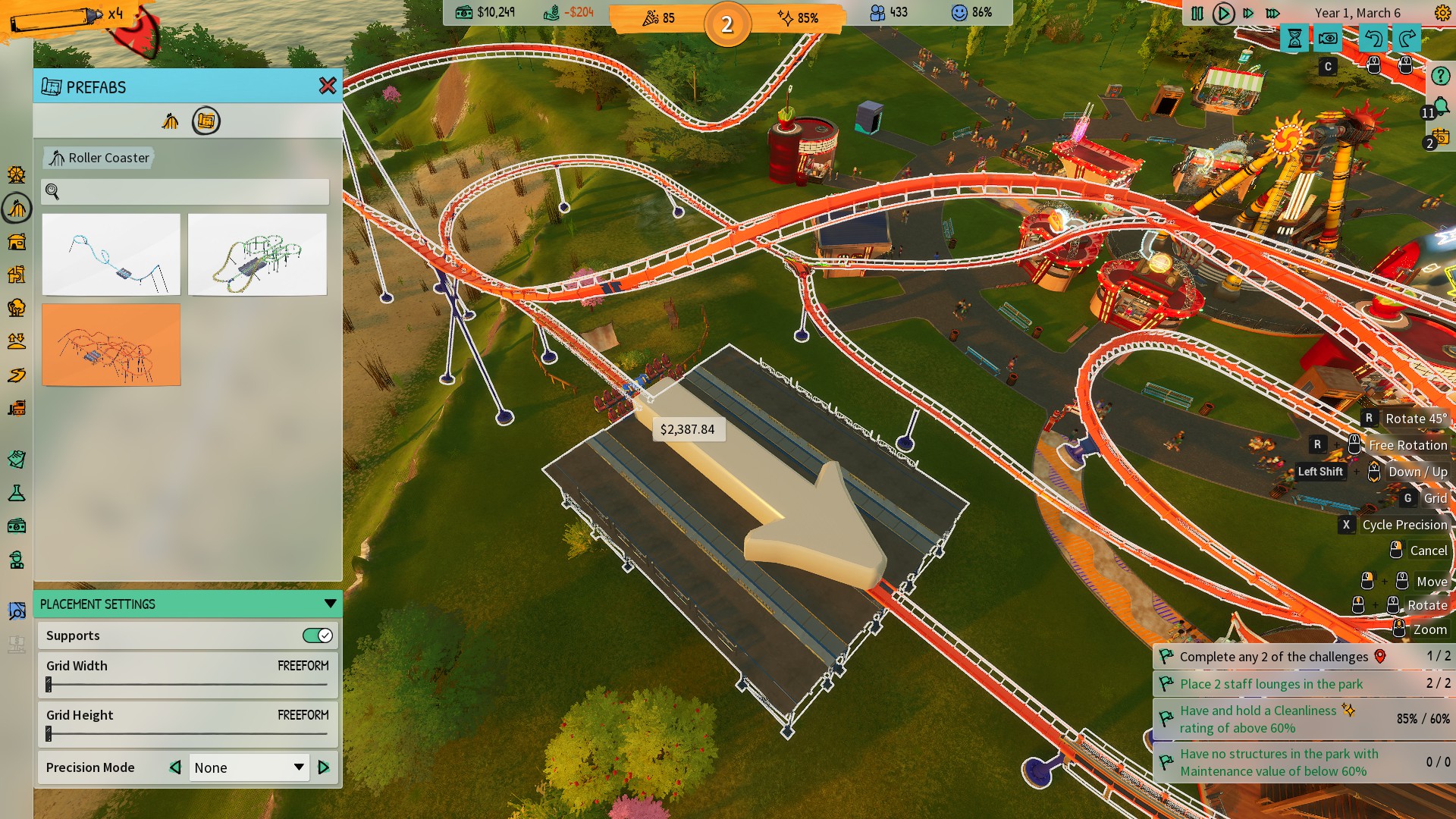The width and height of the screenshot is (1456, 819).
Task: Pick the blue roller coaster prefab thumbnail
Action: pos(111,255)
